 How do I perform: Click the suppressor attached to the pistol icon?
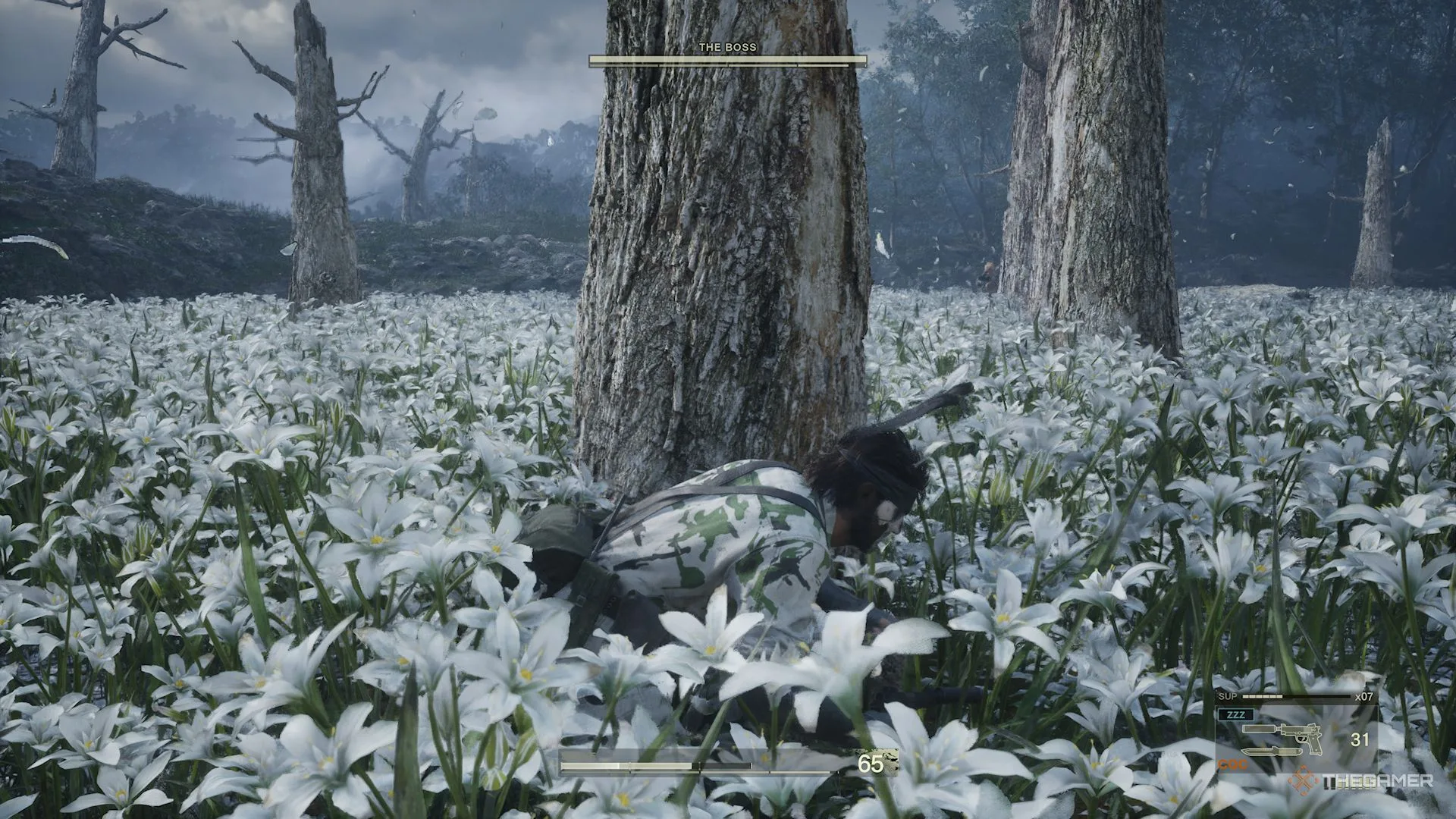pos(1259,729)
